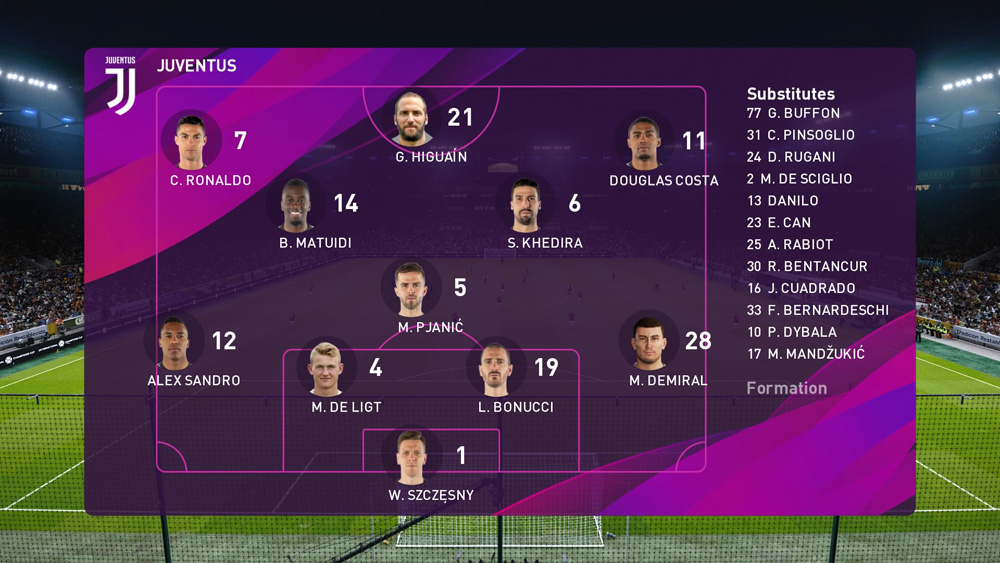Click the Juventus club crest
This screenshot has width=1000, height=563.
pos(121,84)
